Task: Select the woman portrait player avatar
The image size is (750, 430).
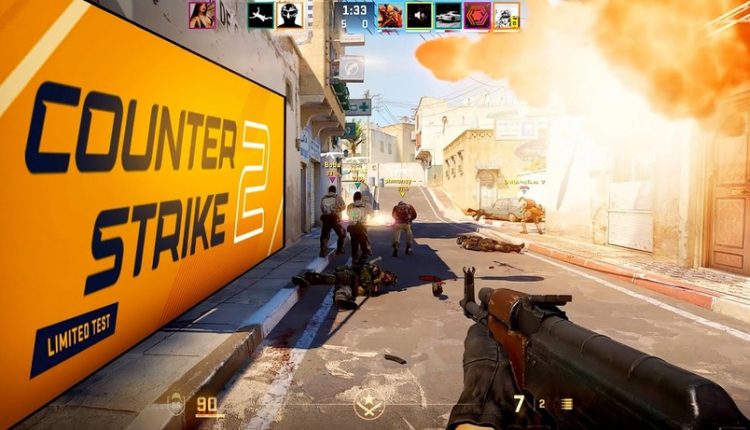Action: (x=202, y=14)
